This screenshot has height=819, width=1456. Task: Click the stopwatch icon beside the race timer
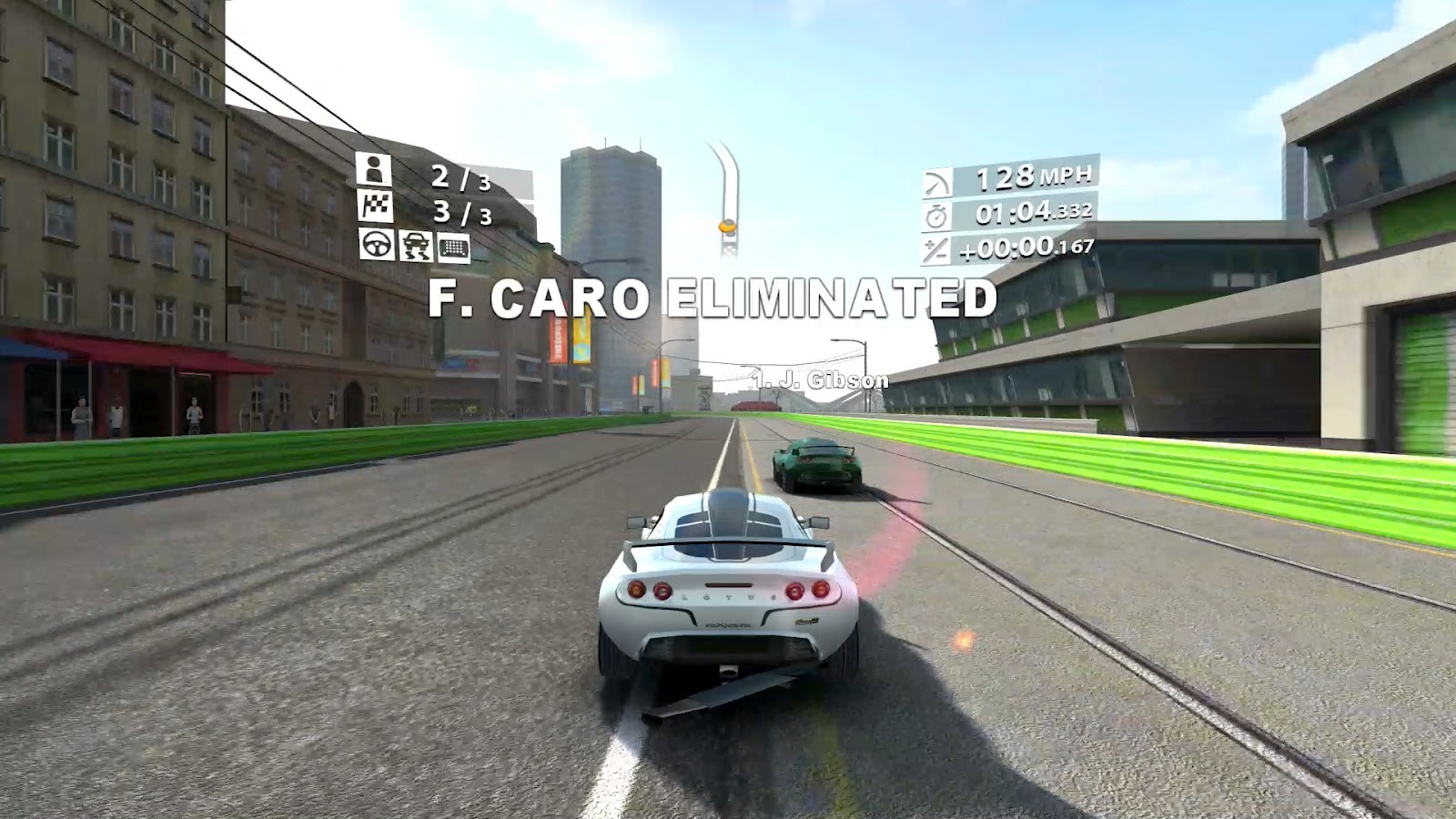pyautogui.click(x=935, y=215)
